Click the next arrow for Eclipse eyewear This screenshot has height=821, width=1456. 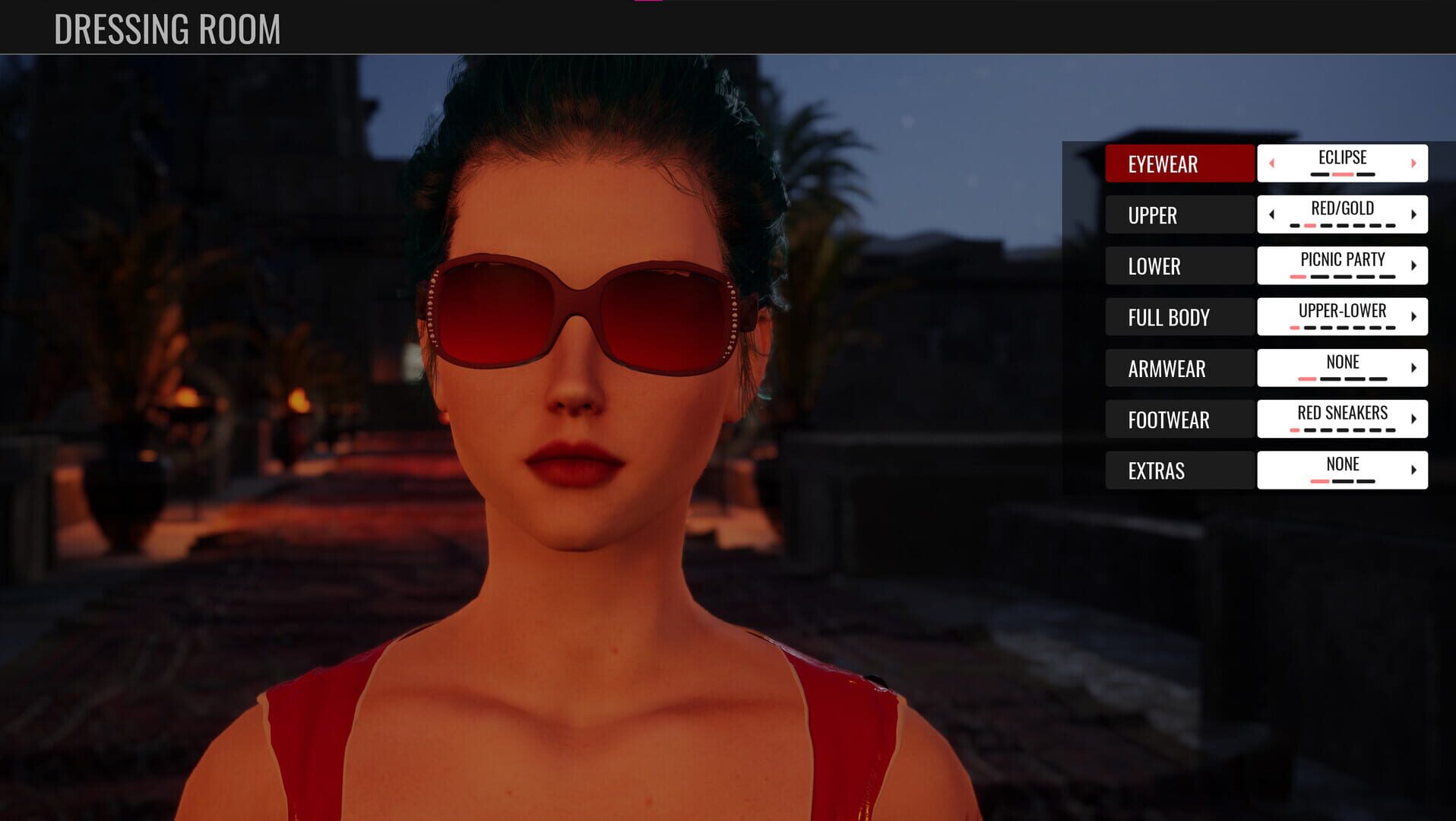1413,163
